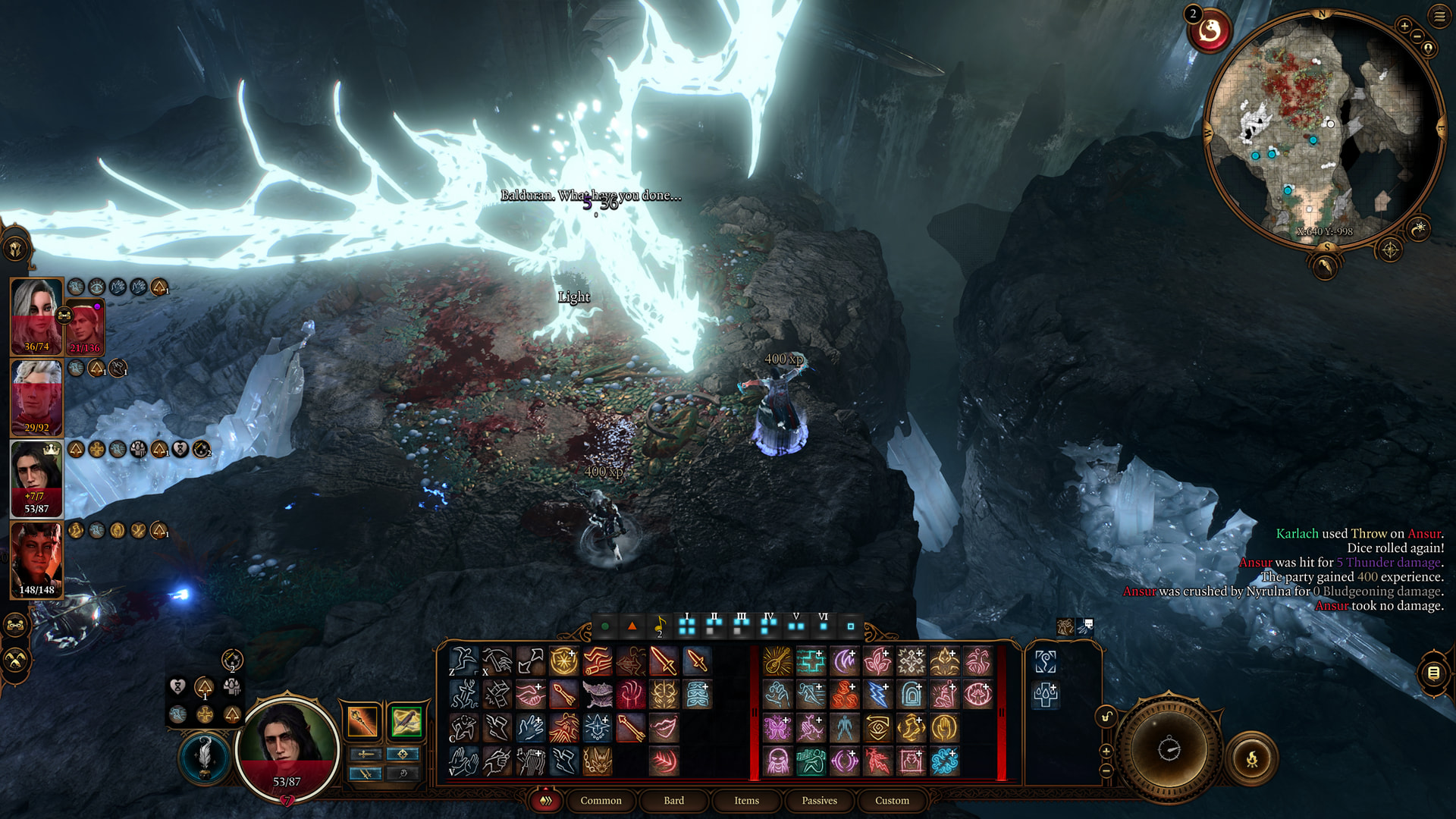Viewport: 1456px width, 819px height.
Task: Open the combat log scroll button
Action: point(1433,673)
